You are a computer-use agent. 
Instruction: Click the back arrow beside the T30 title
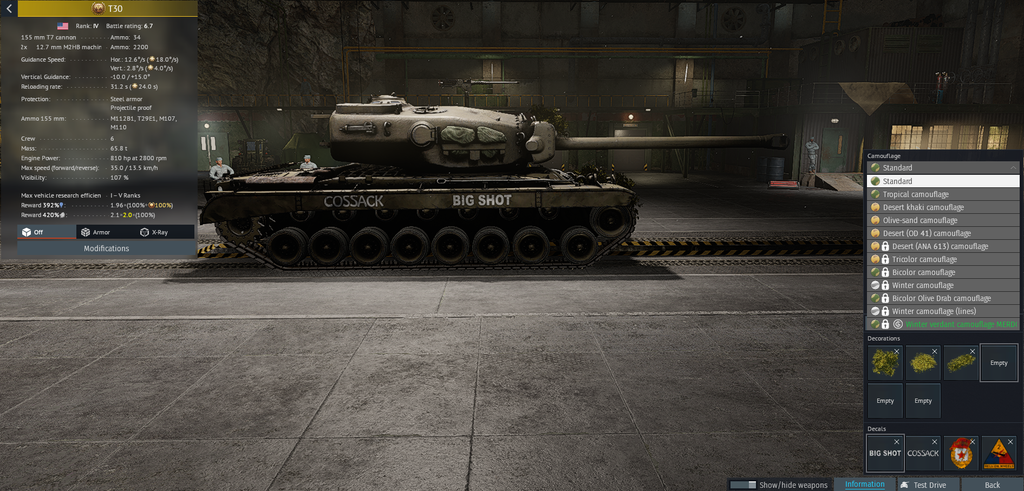click(9, 8)
